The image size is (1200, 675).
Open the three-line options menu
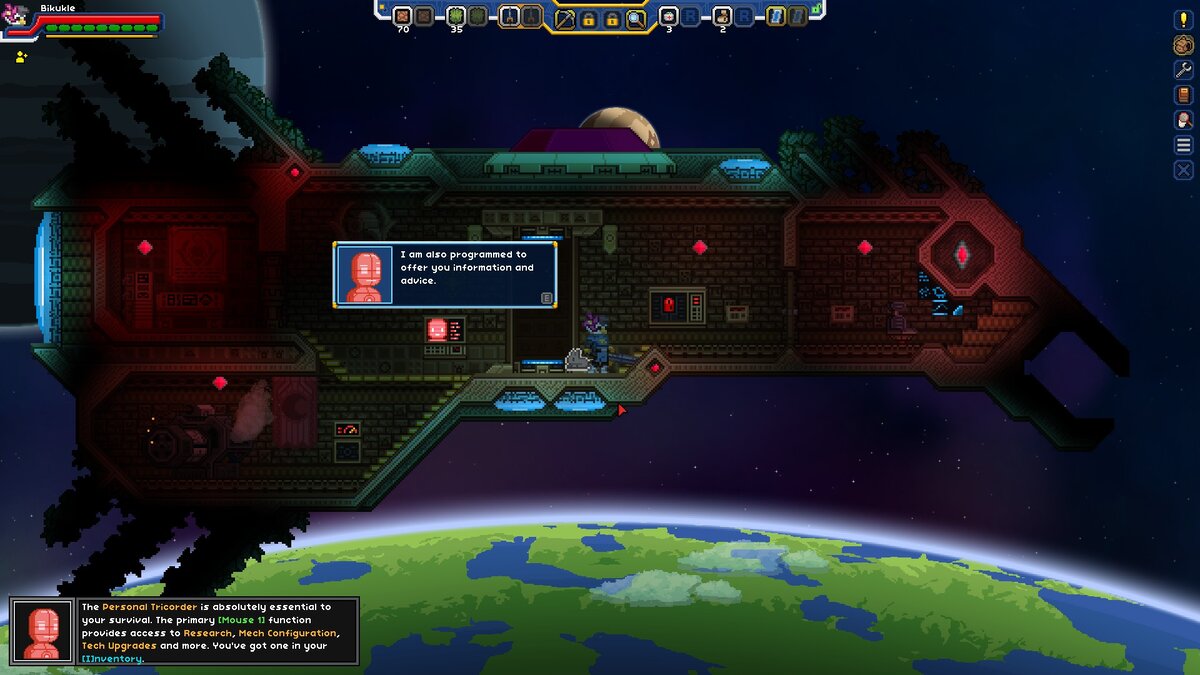(1184, 145)
